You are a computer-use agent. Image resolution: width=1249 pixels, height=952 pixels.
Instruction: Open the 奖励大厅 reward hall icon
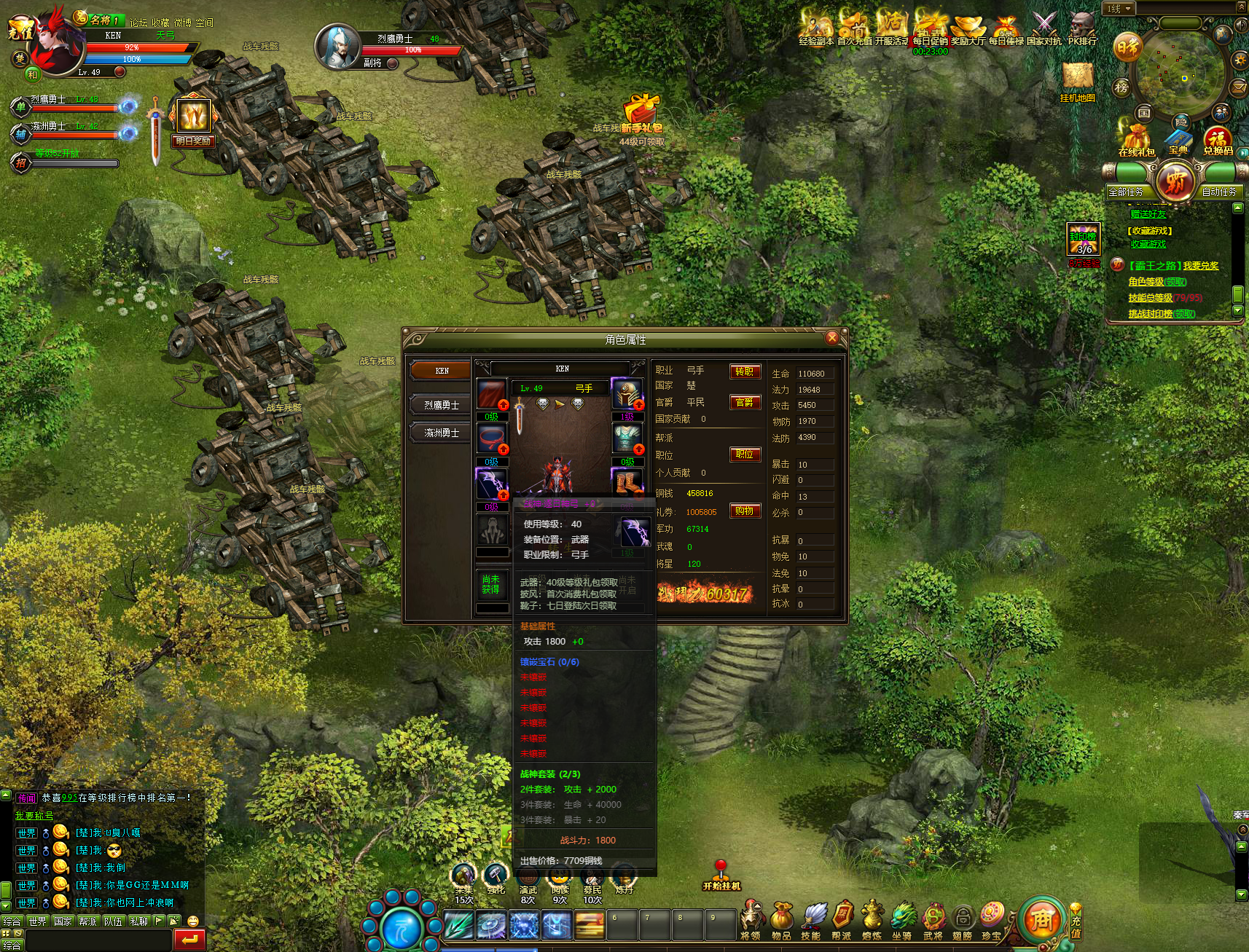[x=968, y=28]
